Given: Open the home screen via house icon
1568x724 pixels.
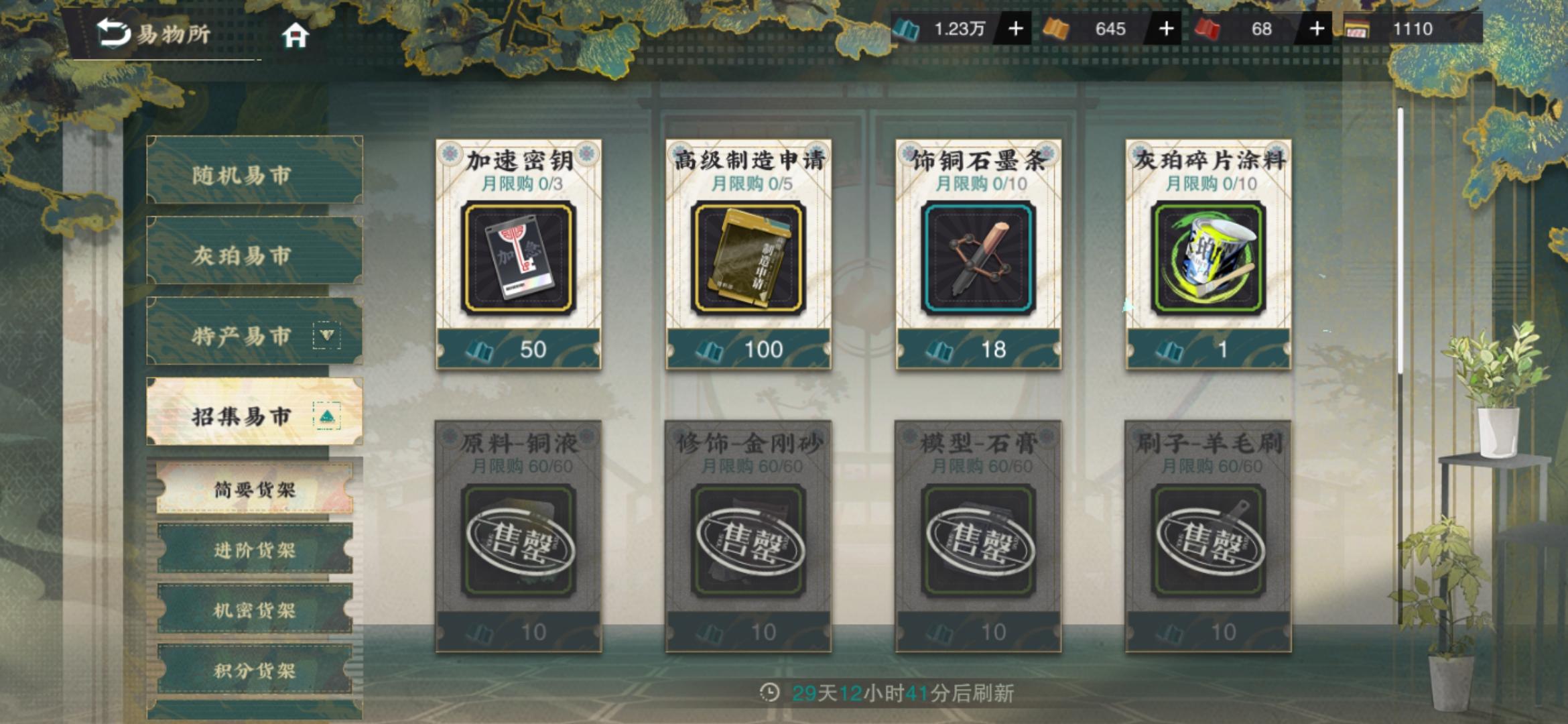Looking at the screenshot, I should click(295, 34).
